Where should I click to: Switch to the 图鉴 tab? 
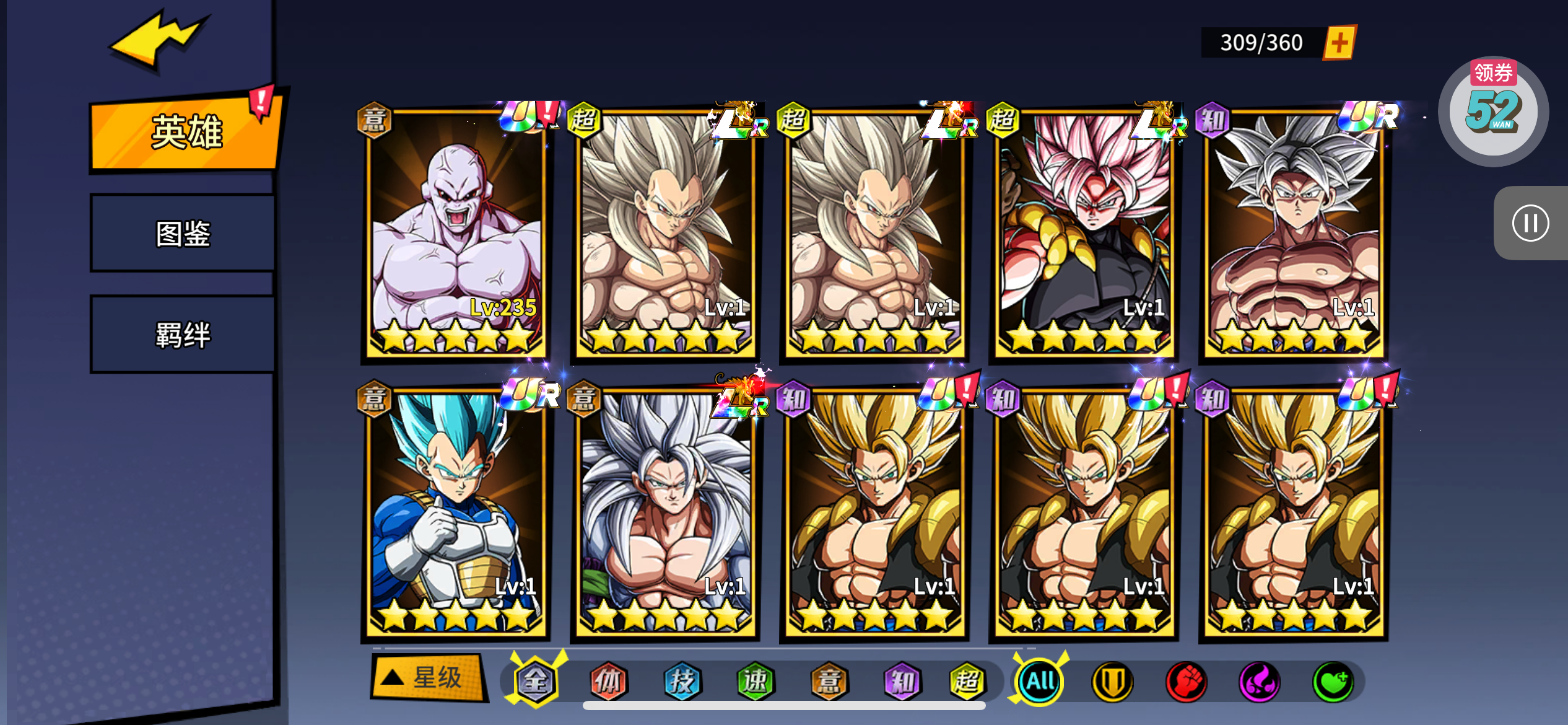[183, 234]
